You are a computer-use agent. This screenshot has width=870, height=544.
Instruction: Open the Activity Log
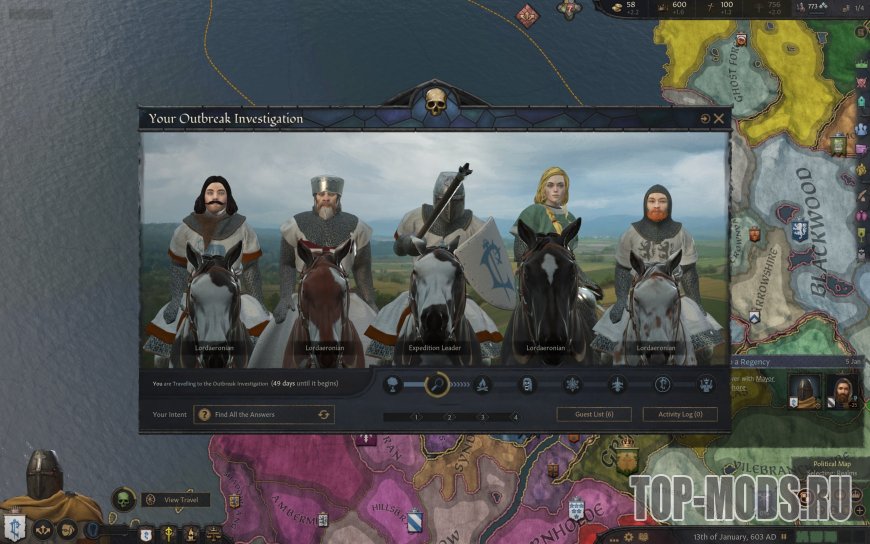(680, 414)
